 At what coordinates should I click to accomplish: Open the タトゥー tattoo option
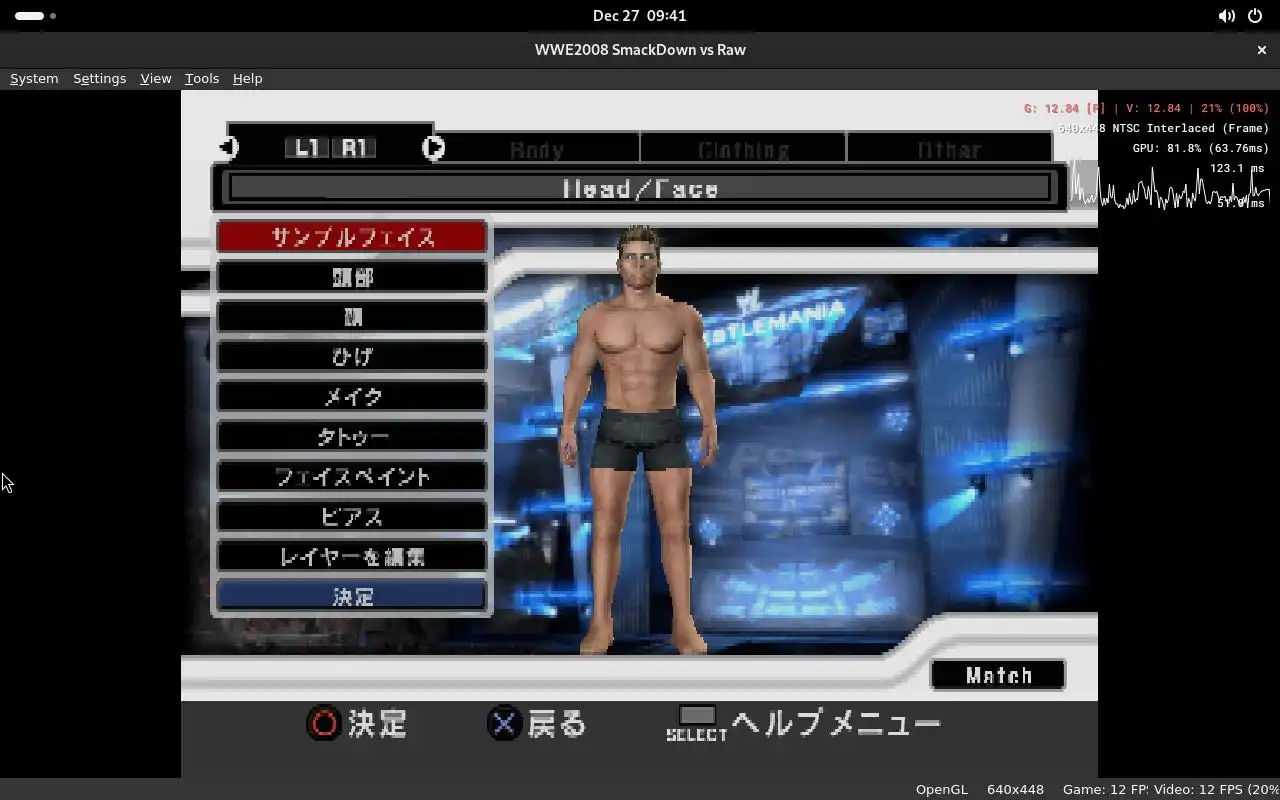[352, 437]
